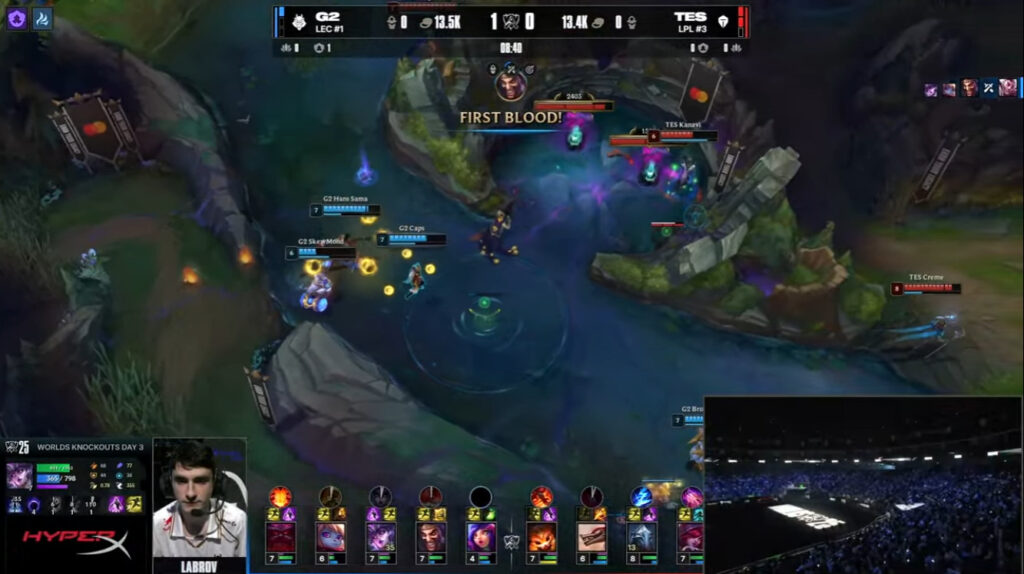Image resolution: width=1024 pixels, height=574 pixels.
Task: Choose the moustached champion portrait in the bottom bar
Action: [431, 536]
